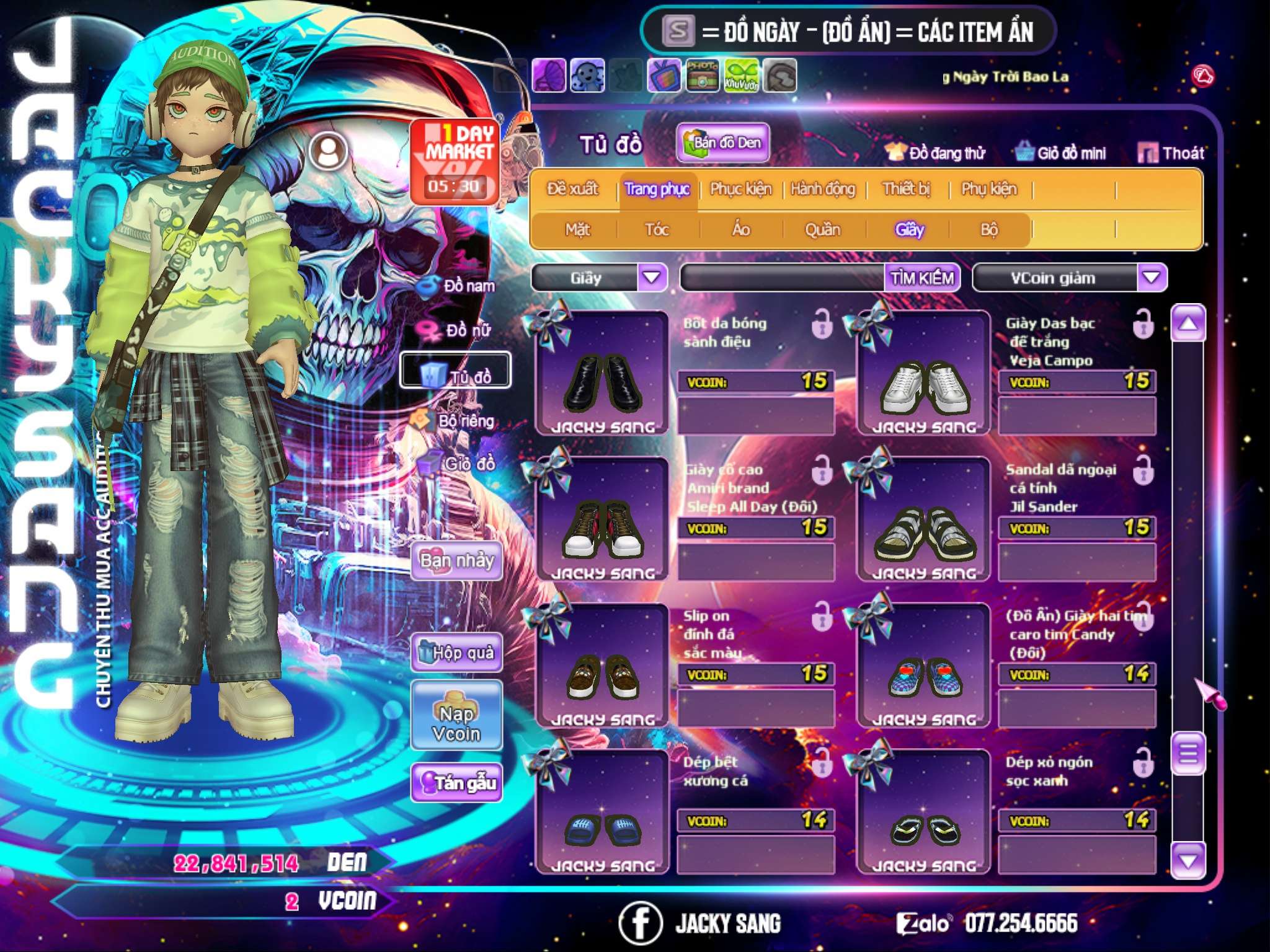Screen dimensions: 1270x952
Task: Switch to the Phục kiện tab
Action: [741, 188]
